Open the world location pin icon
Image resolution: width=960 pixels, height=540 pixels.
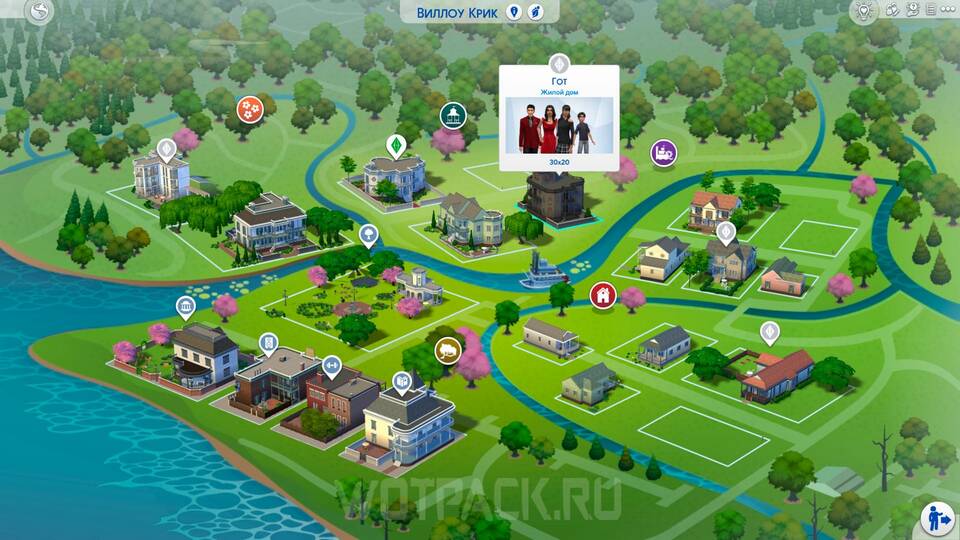tap(514, 12)
